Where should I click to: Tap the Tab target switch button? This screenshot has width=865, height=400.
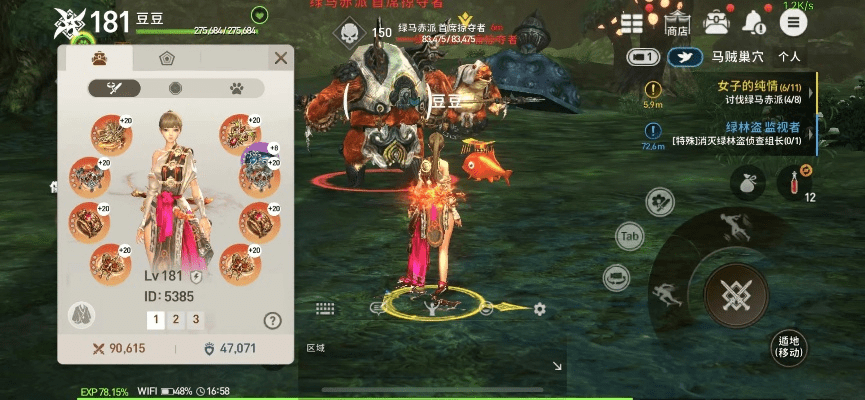630,237
